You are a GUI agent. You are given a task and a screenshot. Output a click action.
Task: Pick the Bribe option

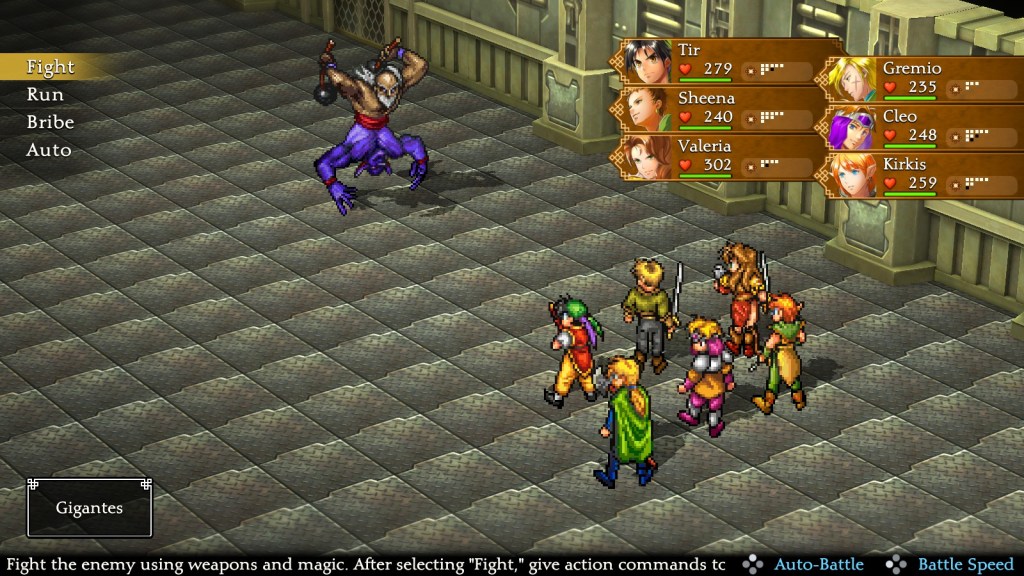[50, 122]
